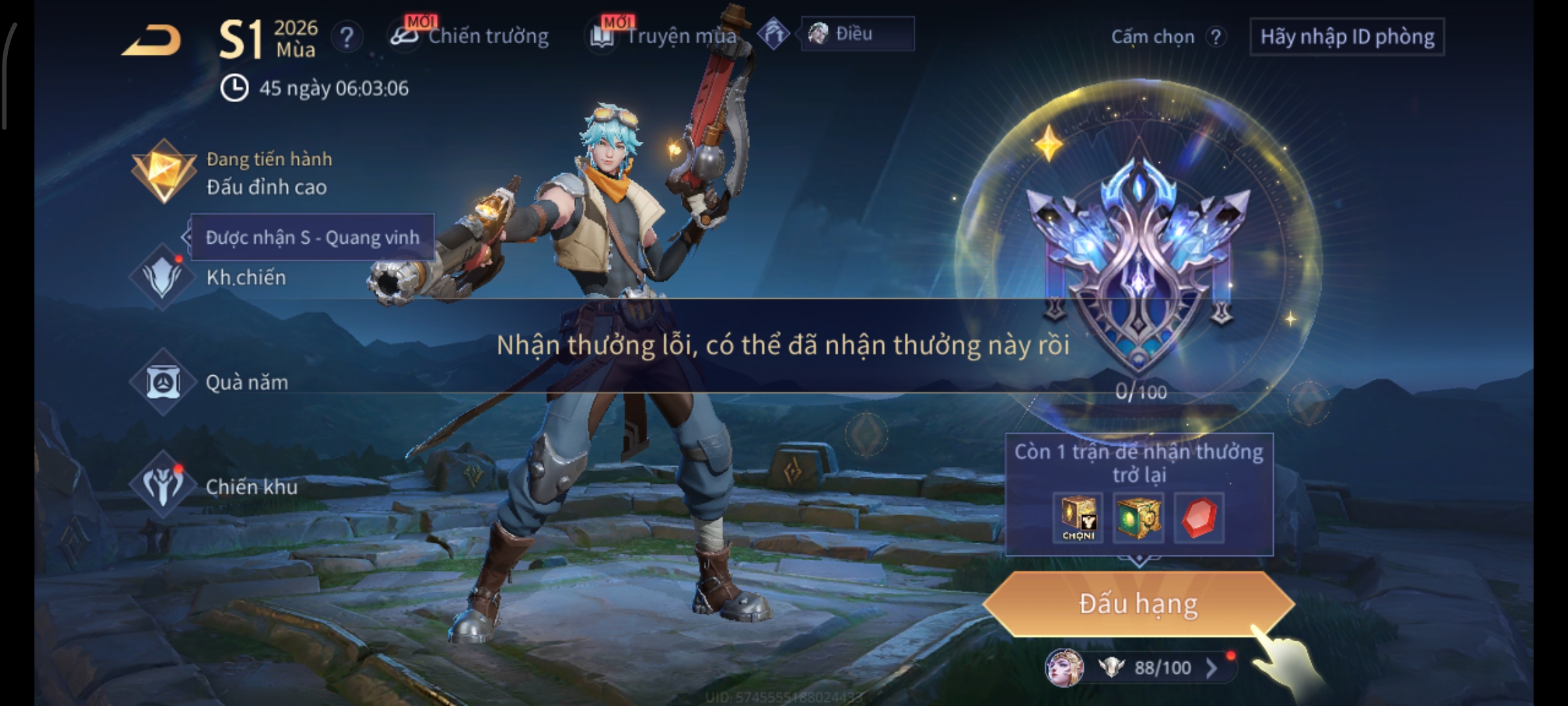Select the CHỌN reward chest
The height and width of the screenshot is (706, 1568).
point(1078,518)
